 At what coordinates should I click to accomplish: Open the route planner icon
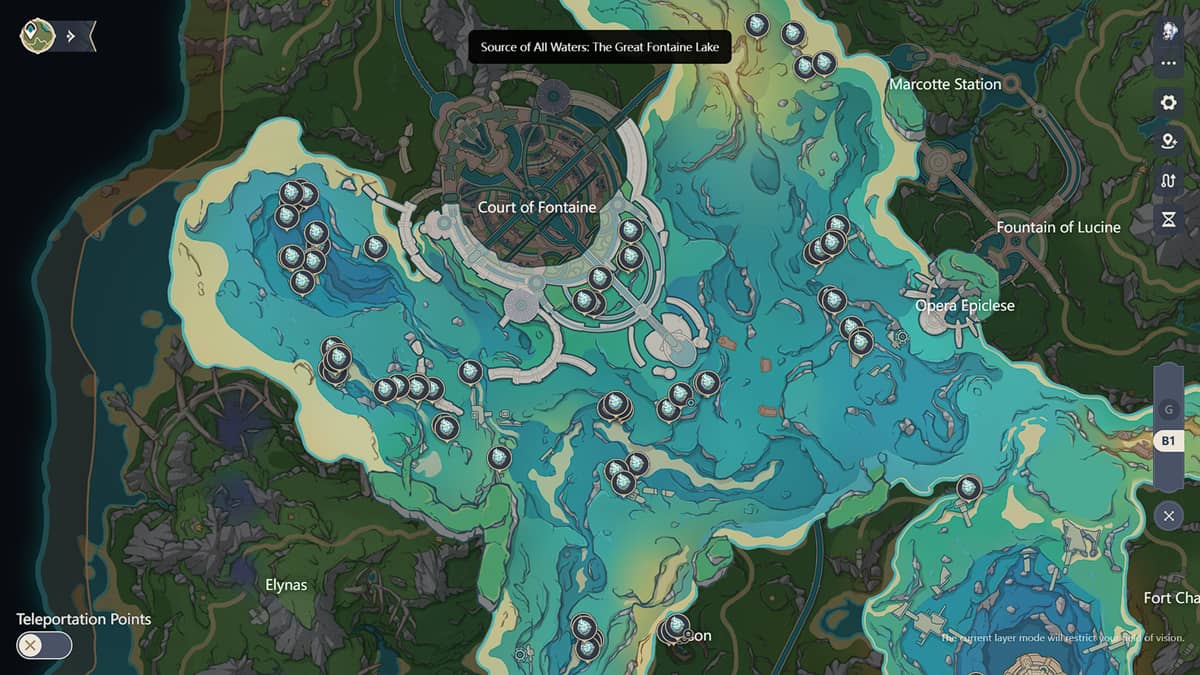point(1168,180)
